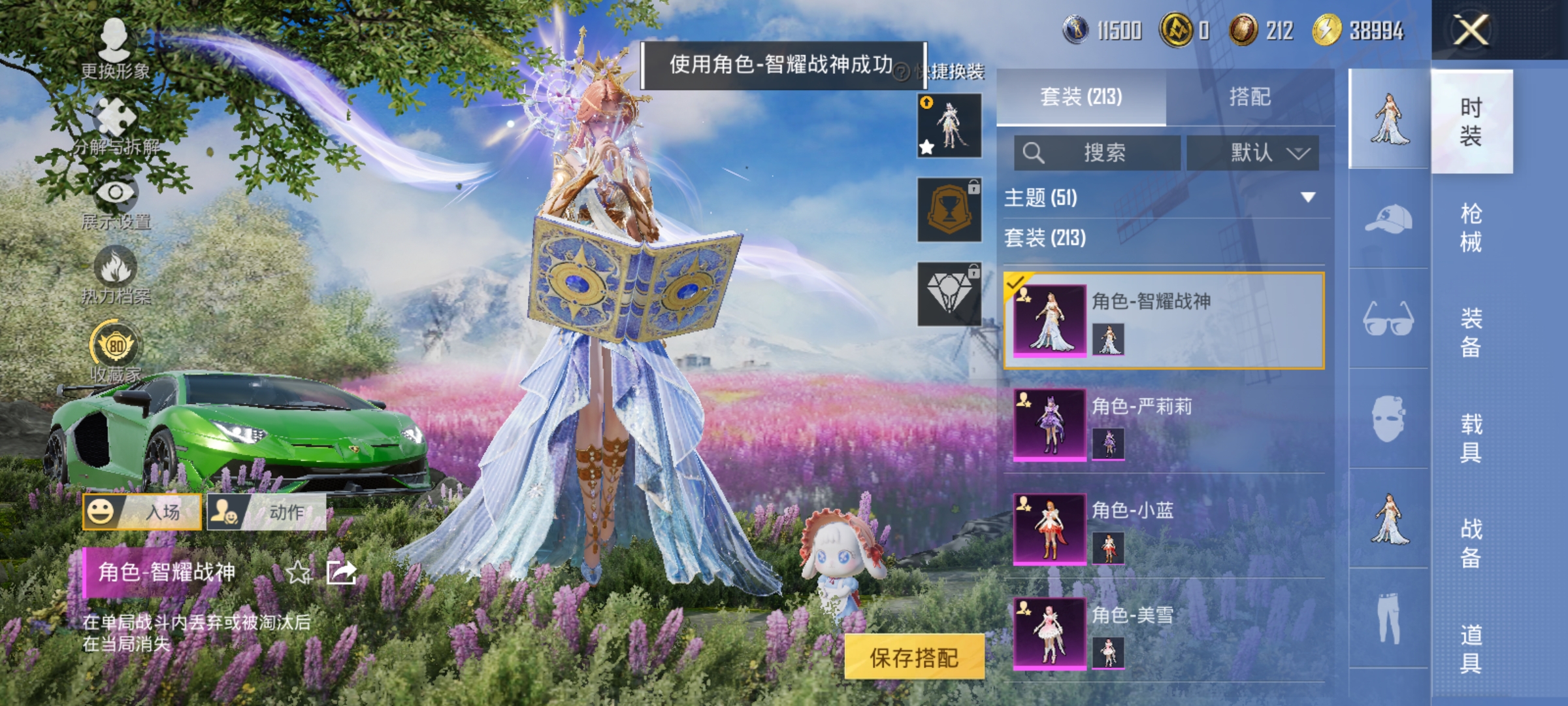Toggle the locked trophy outfit slot
1568x706 pixels.
click(949, 209)
